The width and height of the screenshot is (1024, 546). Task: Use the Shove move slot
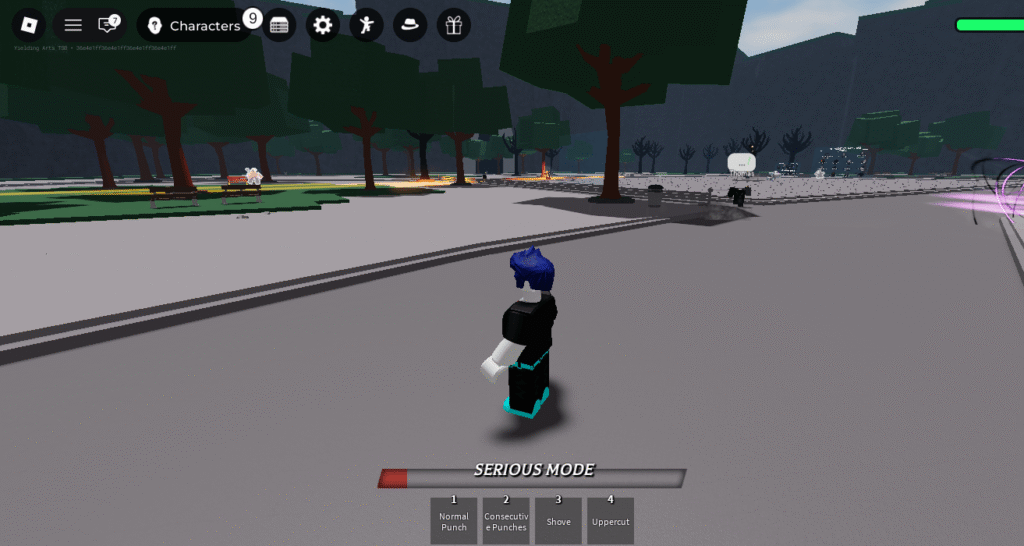pyautogui.click(x=558, y=520)
